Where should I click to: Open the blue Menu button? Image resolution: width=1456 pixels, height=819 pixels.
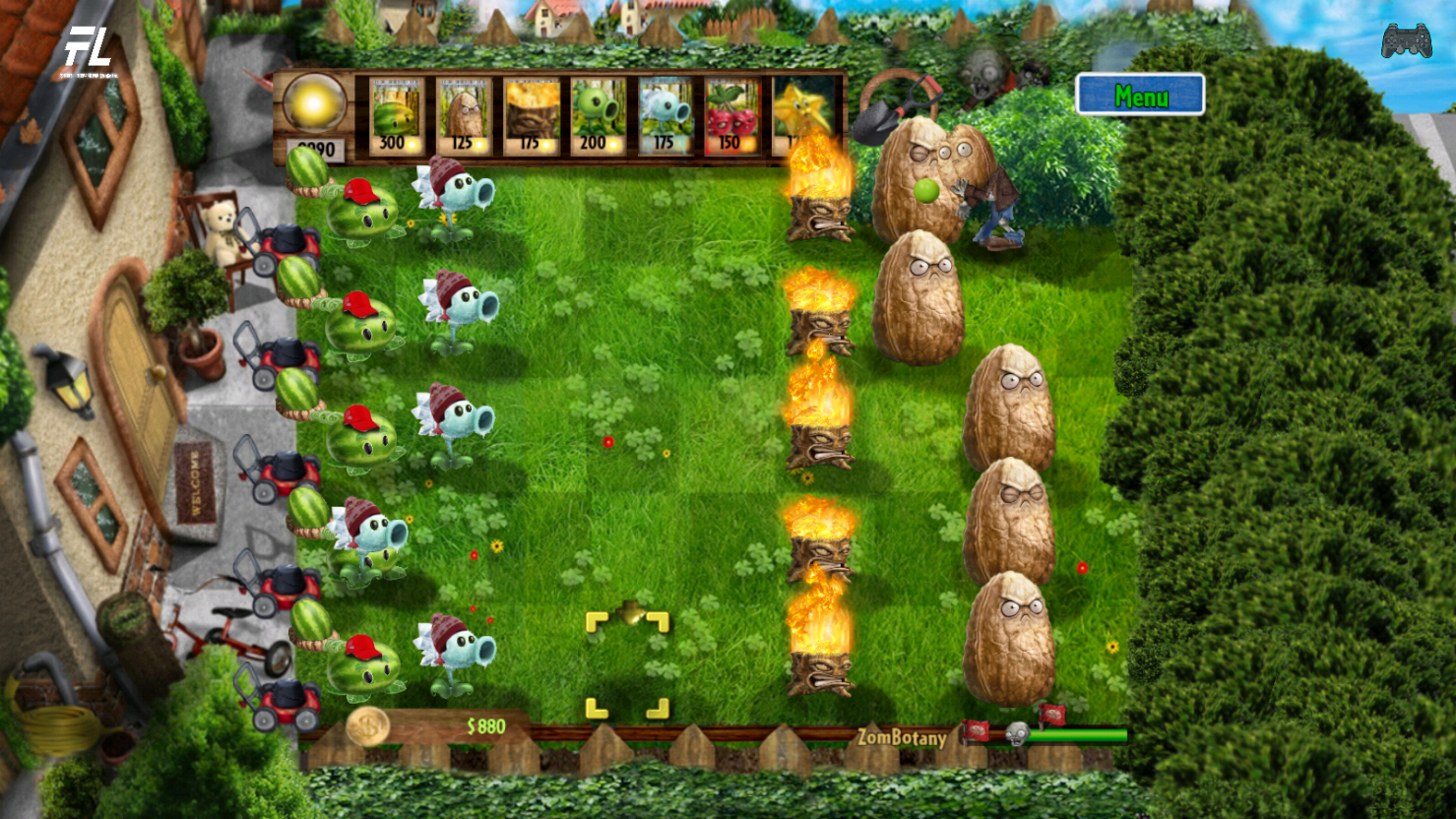tap(1140, 95)
